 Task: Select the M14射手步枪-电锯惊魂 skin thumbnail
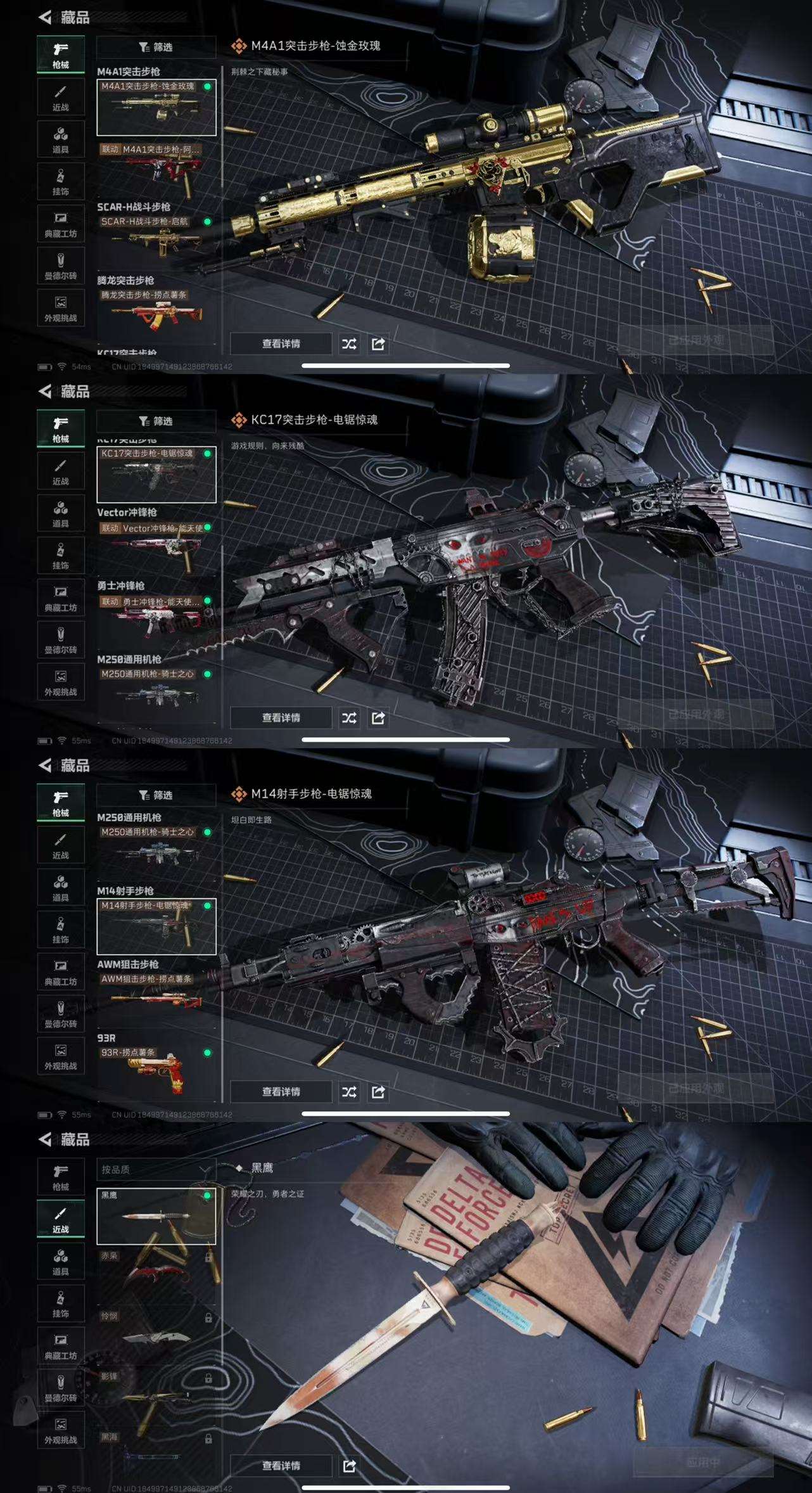pyautogui.click(x=156, y=926)
